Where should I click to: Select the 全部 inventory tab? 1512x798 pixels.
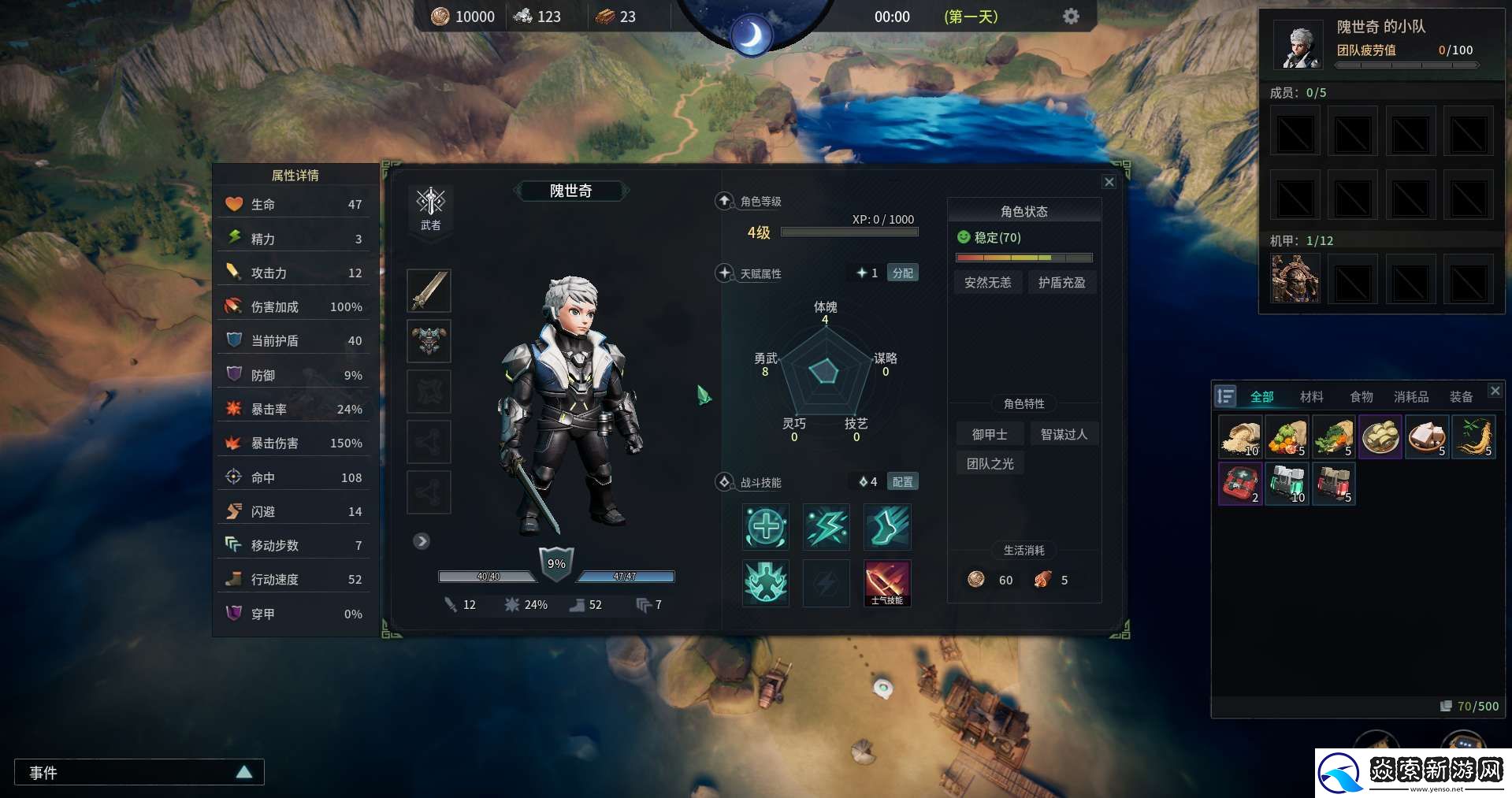click(1261, 396)
